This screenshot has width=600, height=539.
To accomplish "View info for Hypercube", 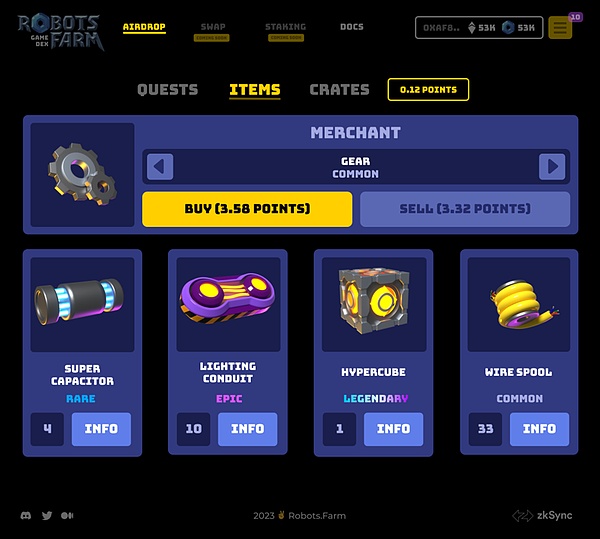I will pos(393,429).
